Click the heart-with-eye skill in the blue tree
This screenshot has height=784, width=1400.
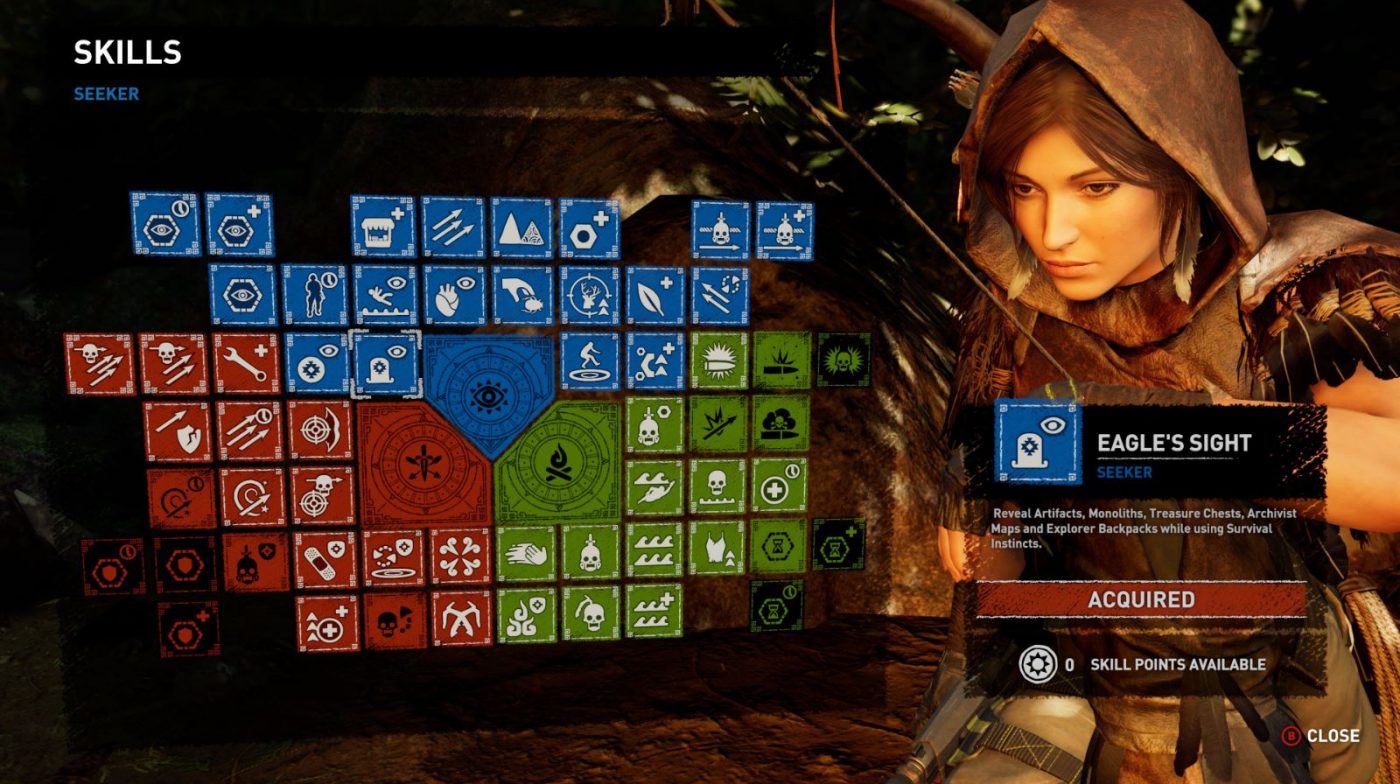tap(450, 294)
